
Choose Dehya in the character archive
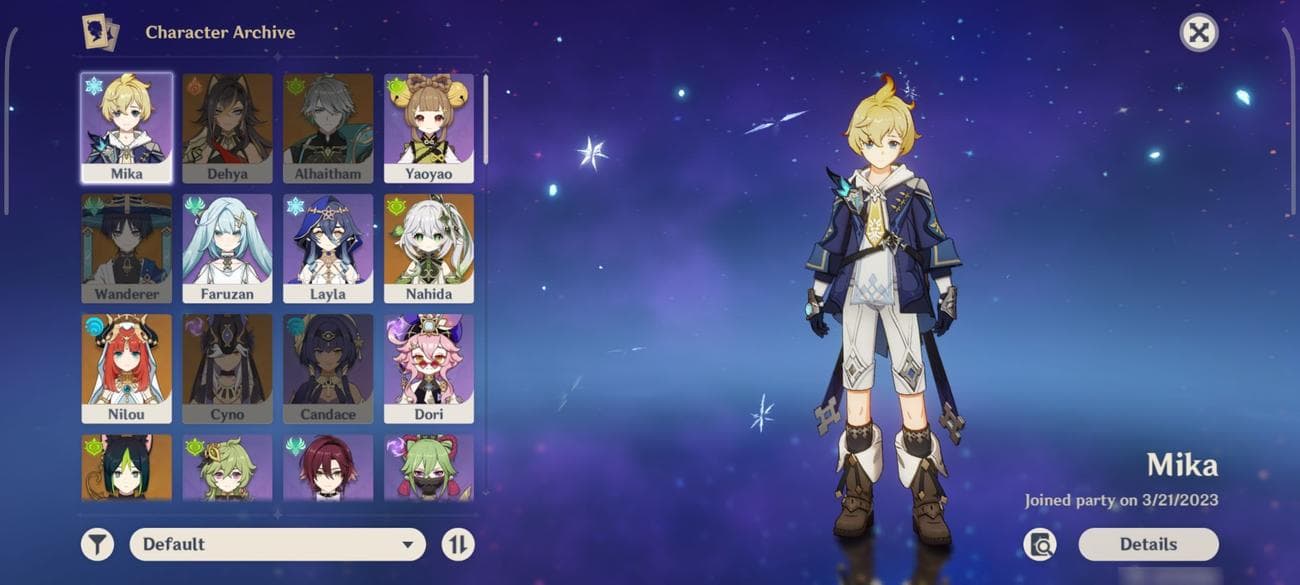click(227, 127)
